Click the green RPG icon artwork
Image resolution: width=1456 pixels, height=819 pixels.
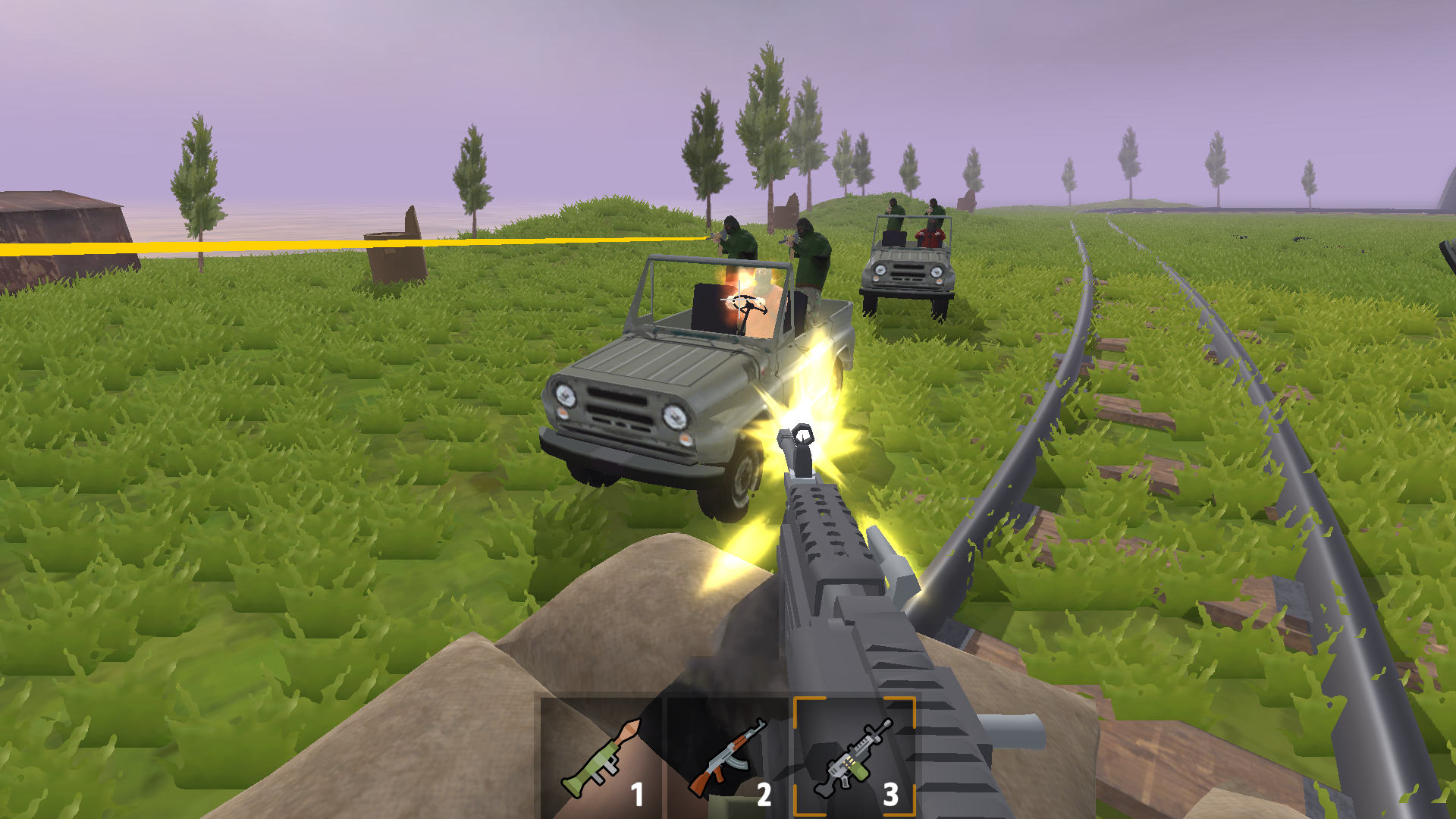click(603, 758)
